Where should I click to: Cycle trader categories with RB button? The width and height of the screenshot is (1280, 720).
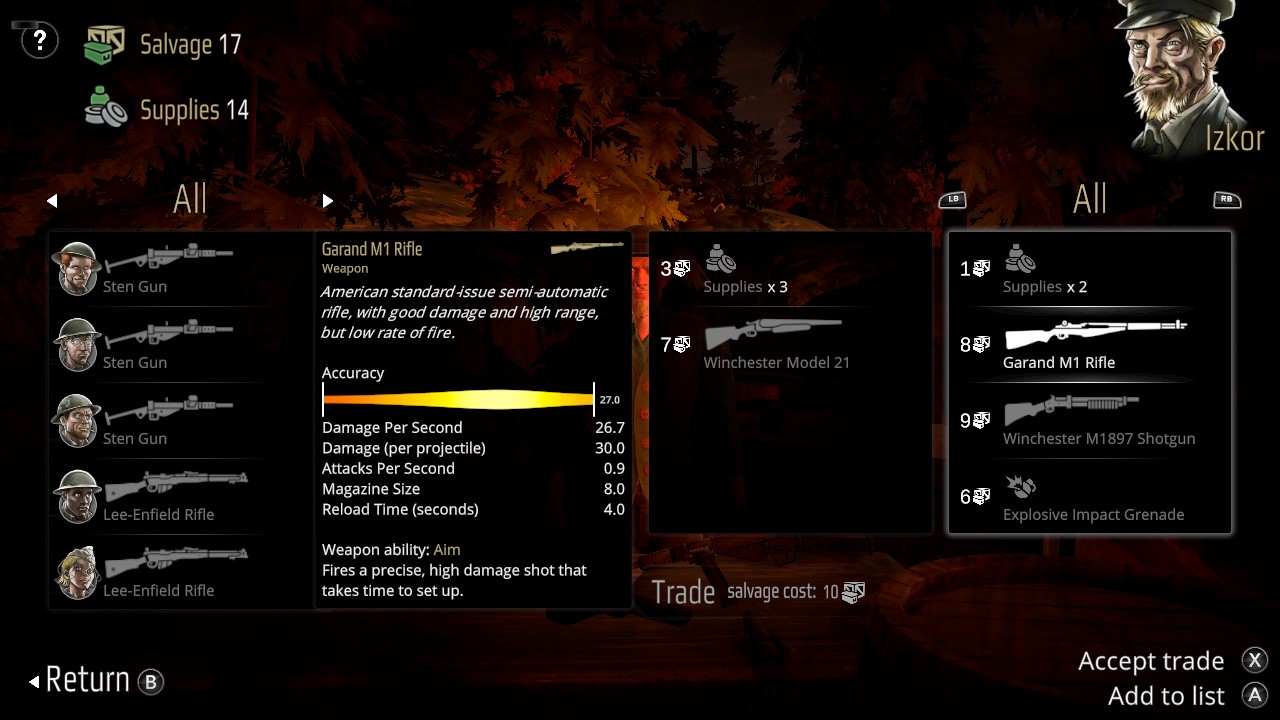(1228, 199)
